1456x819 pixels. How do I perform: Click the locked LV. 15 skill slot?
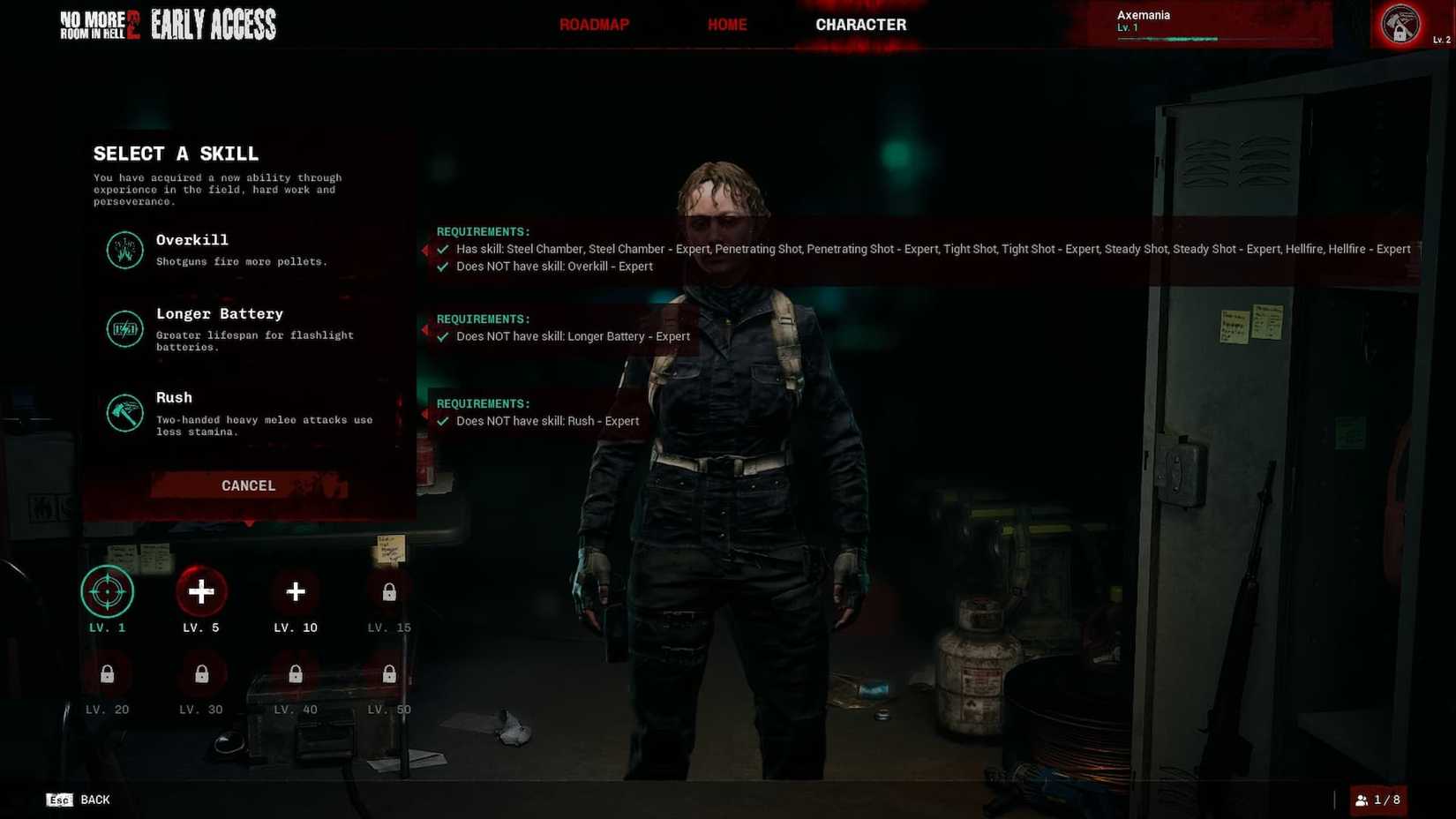pos(388,592)
